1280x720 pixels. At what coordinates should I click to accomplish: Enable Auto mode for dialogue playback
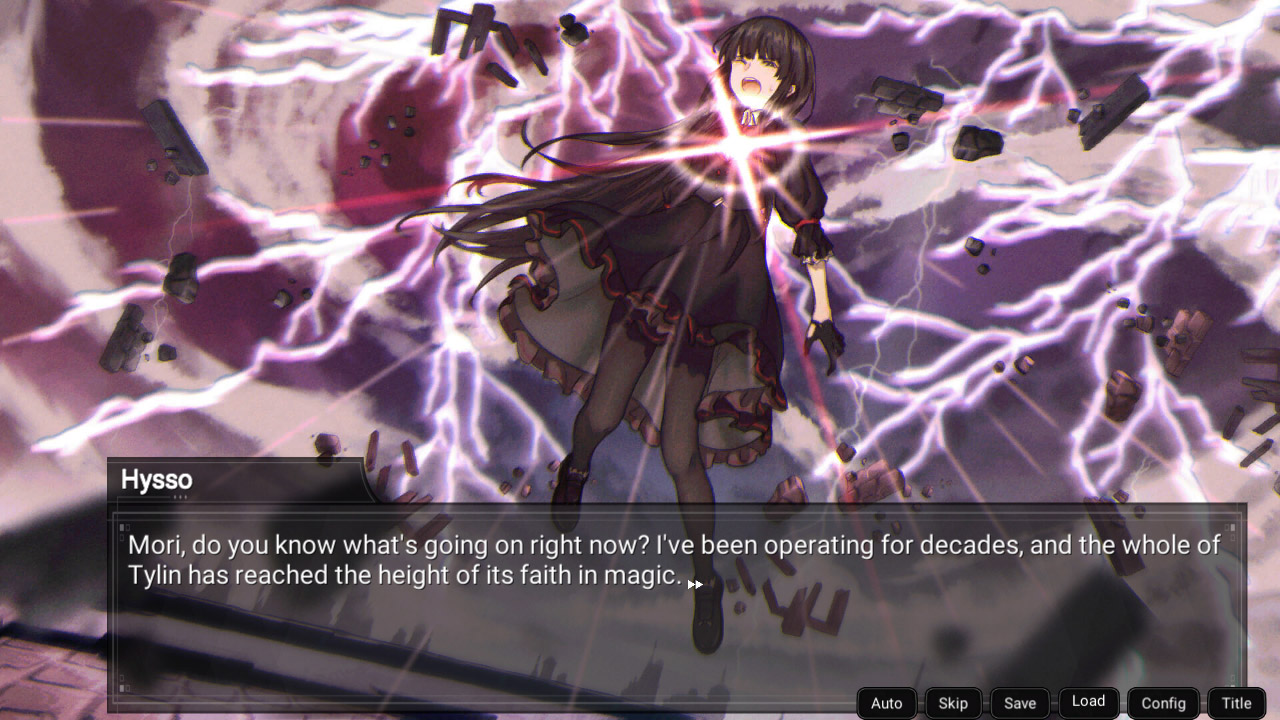tap(886, 702)
